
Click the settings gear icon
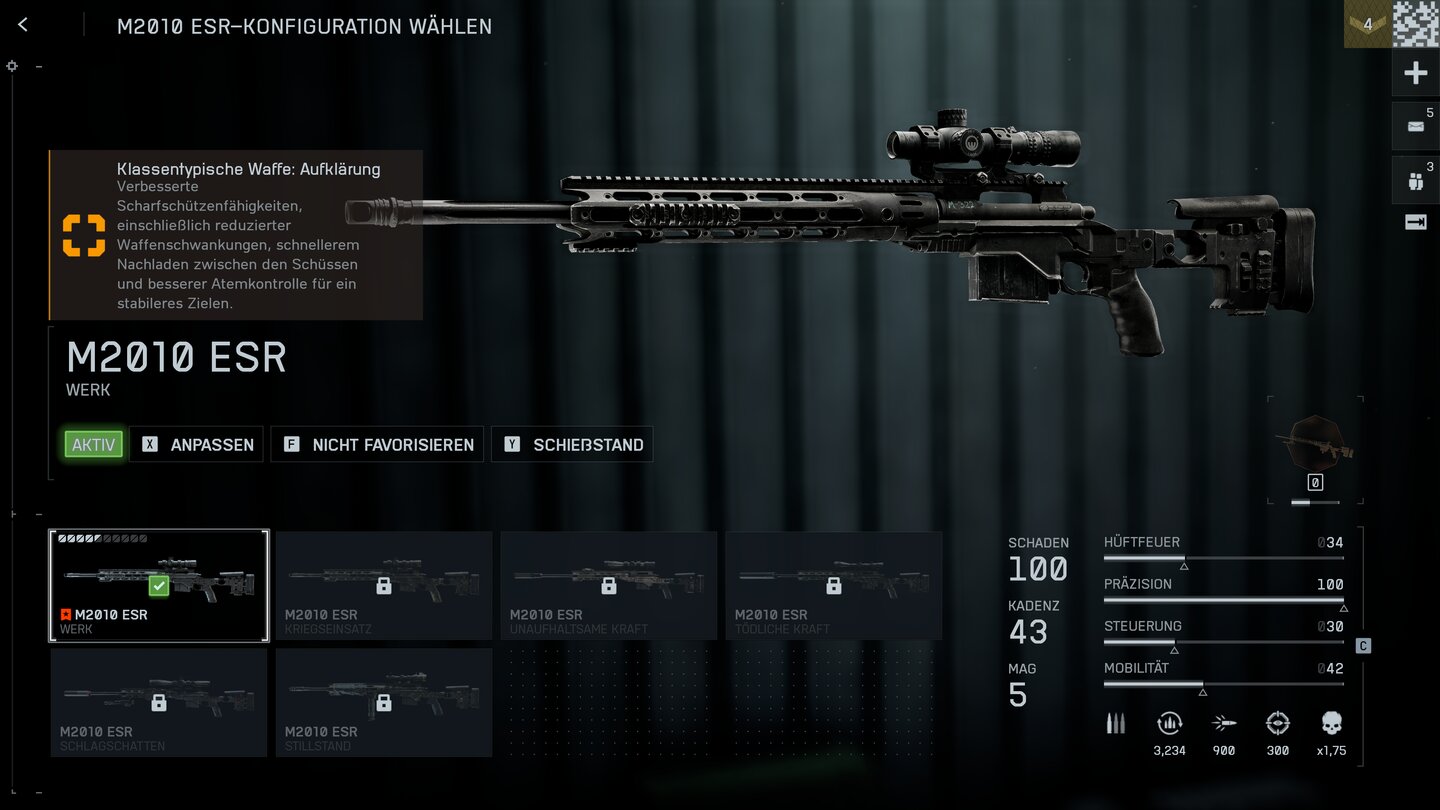click(x=12, y=66)
